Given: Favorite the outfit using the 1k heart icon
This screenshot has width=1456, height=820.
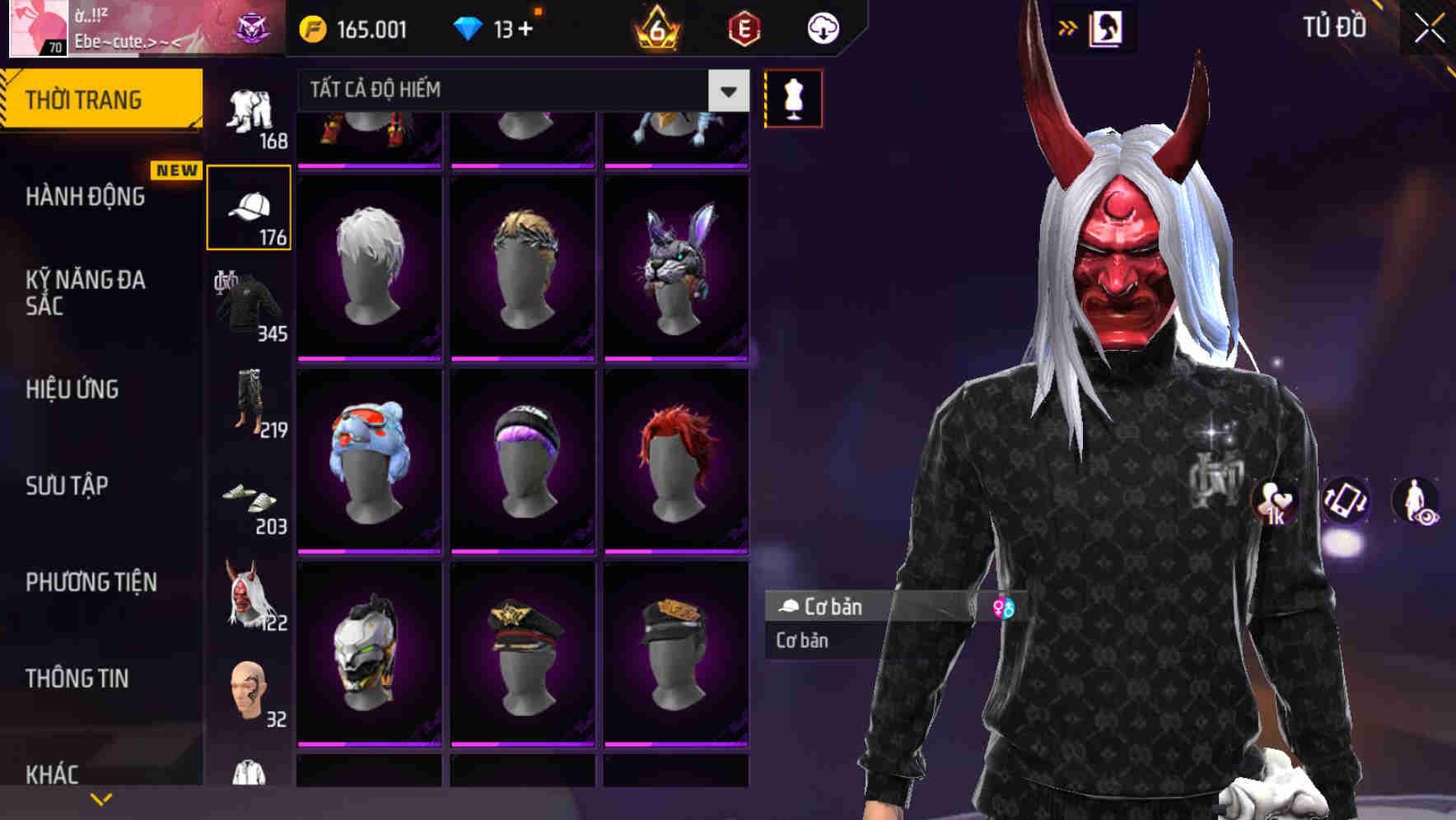Looking at the screenshot, I should tap(1278, 502).
